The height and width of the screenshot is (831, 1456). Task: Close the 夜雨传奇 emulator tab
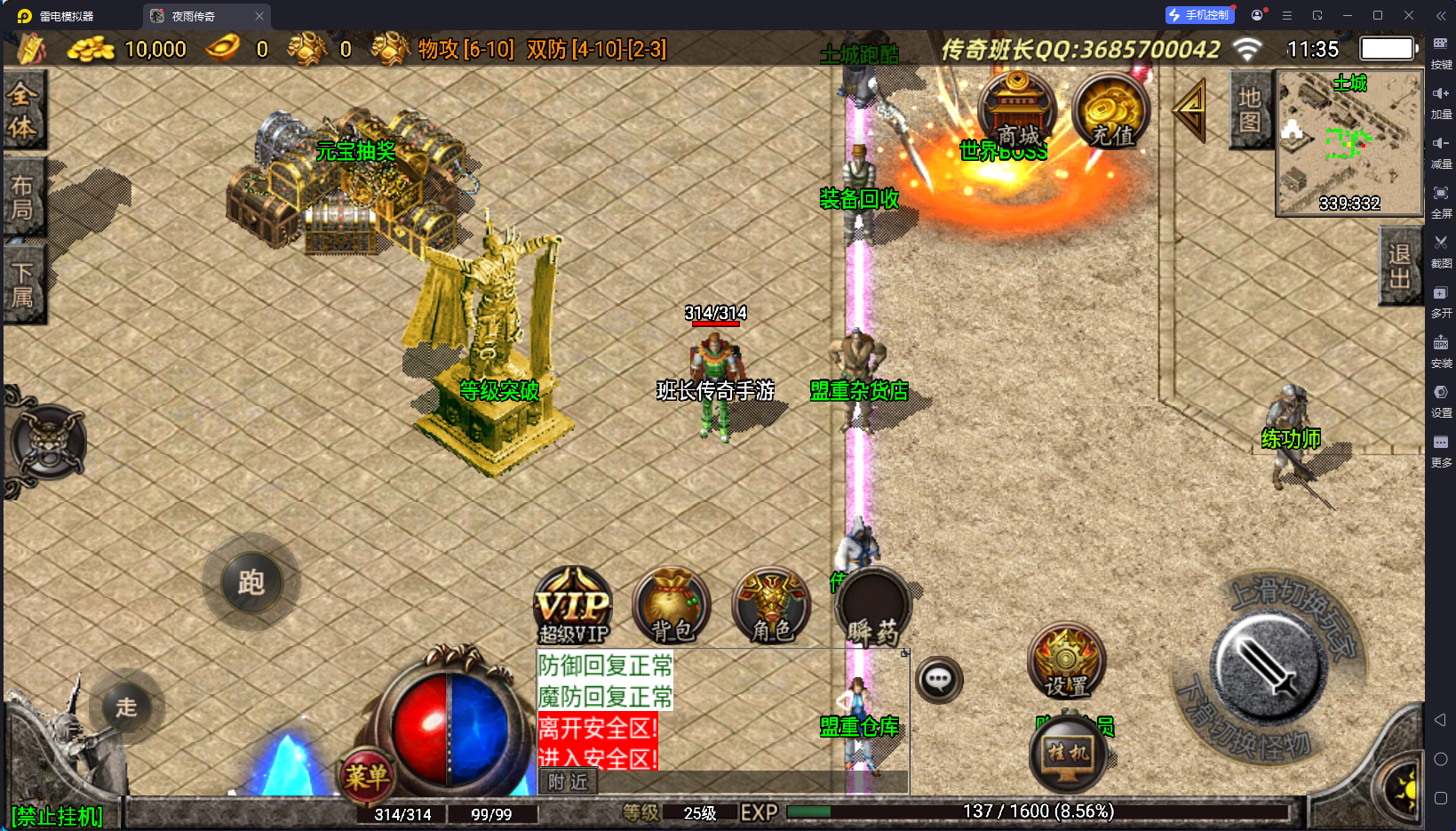[x=259, y=16]
